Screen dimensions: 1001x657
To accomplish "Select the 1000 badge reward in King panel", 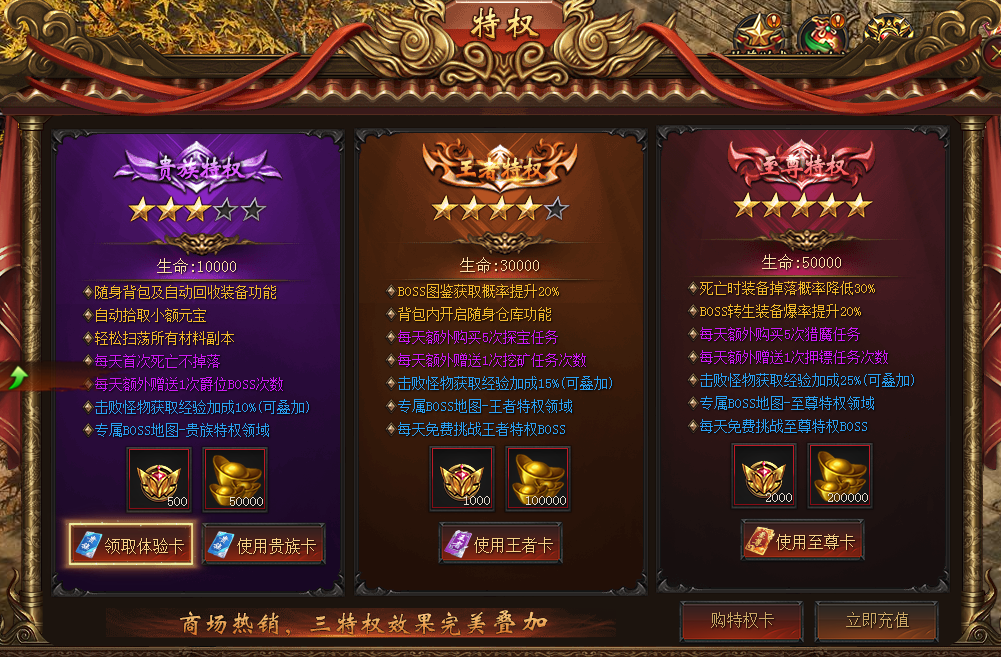I will pyautogui.click(x=462, y=478).
